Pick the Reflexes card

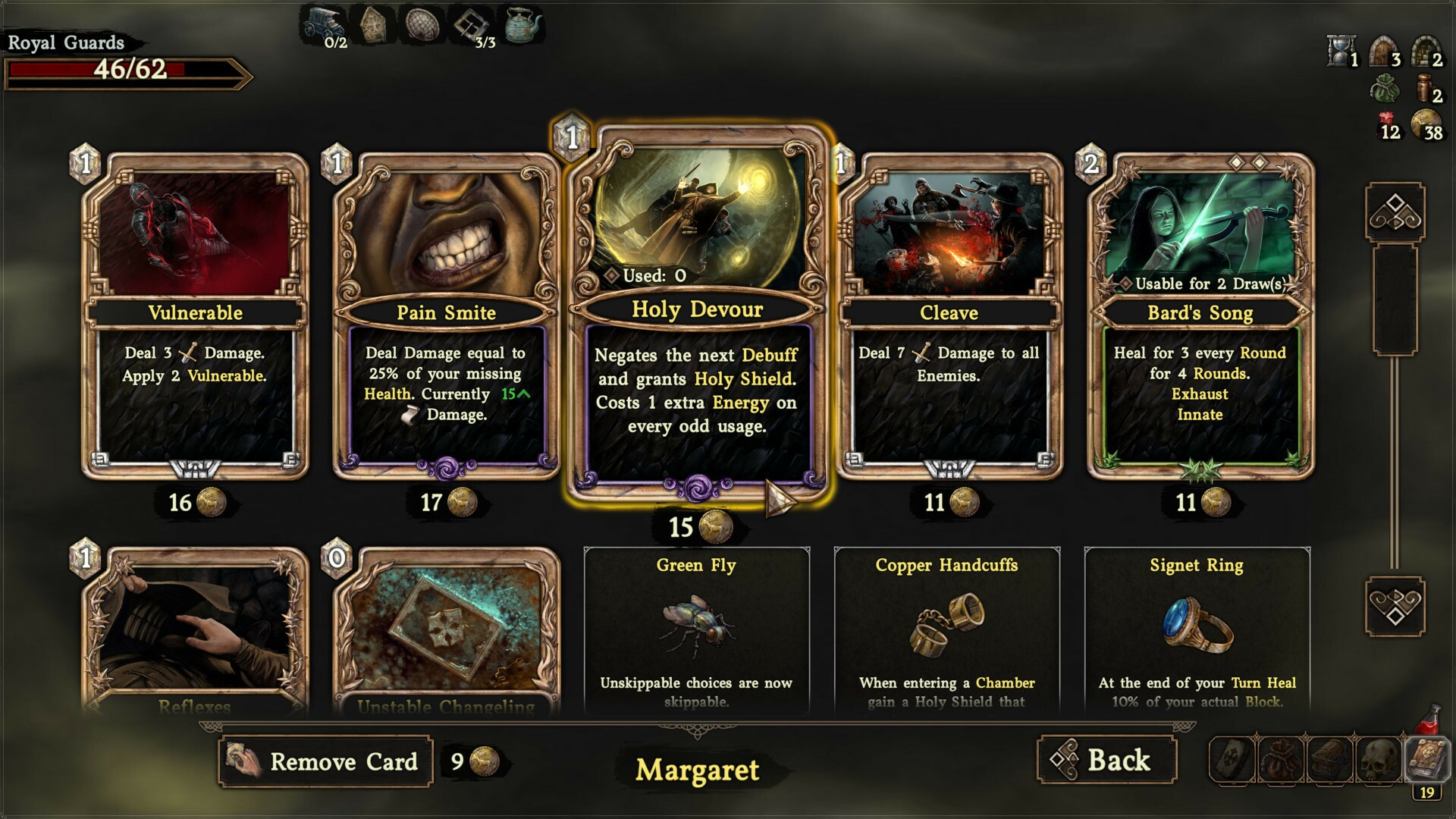point(195,629)
